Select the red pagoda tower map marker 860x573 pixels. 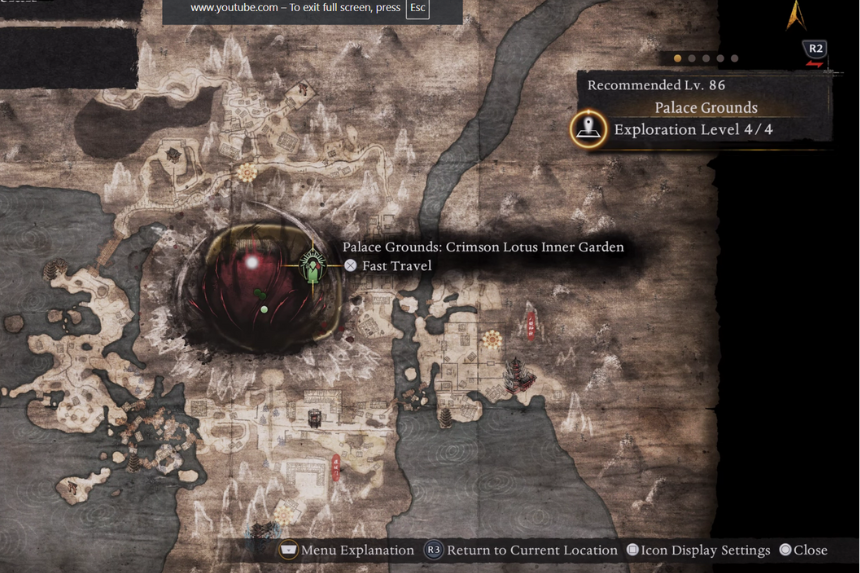point(530,324)
